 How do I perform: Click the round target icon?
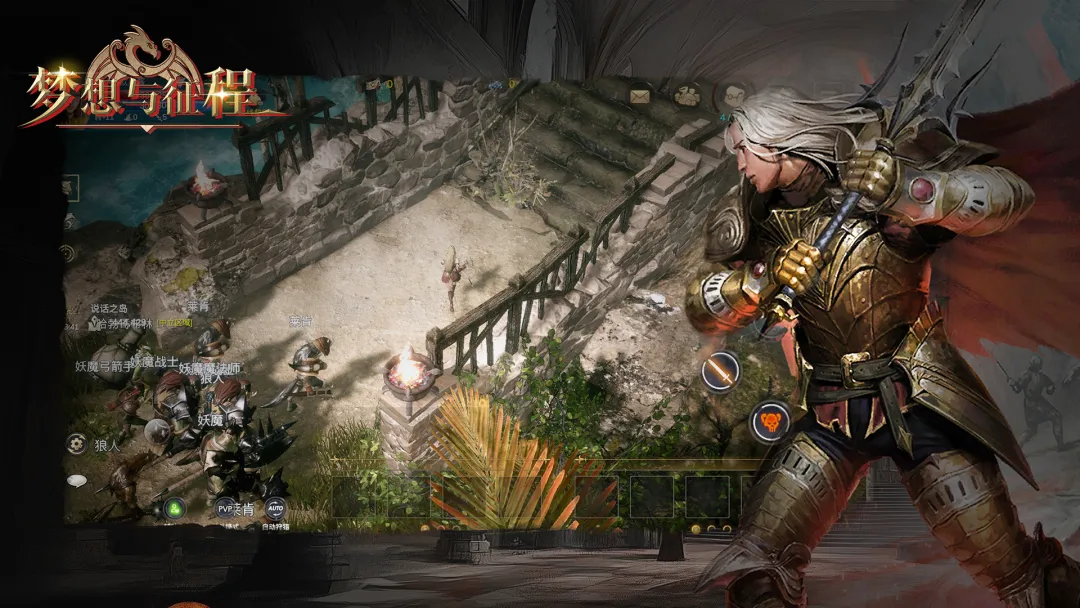point(69,253)
